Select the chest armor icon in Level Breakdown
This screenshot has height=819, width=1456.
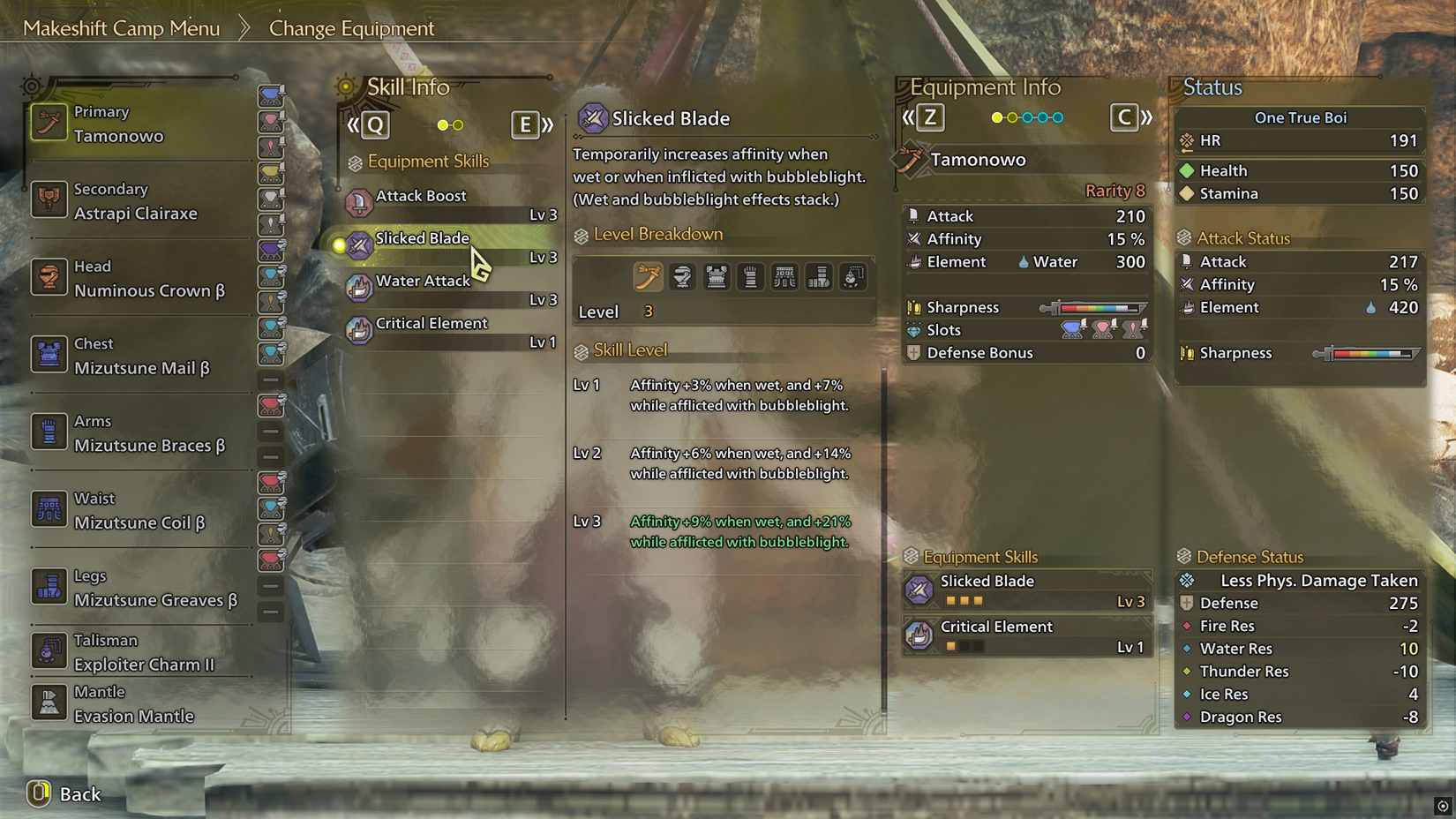[716, 276]
